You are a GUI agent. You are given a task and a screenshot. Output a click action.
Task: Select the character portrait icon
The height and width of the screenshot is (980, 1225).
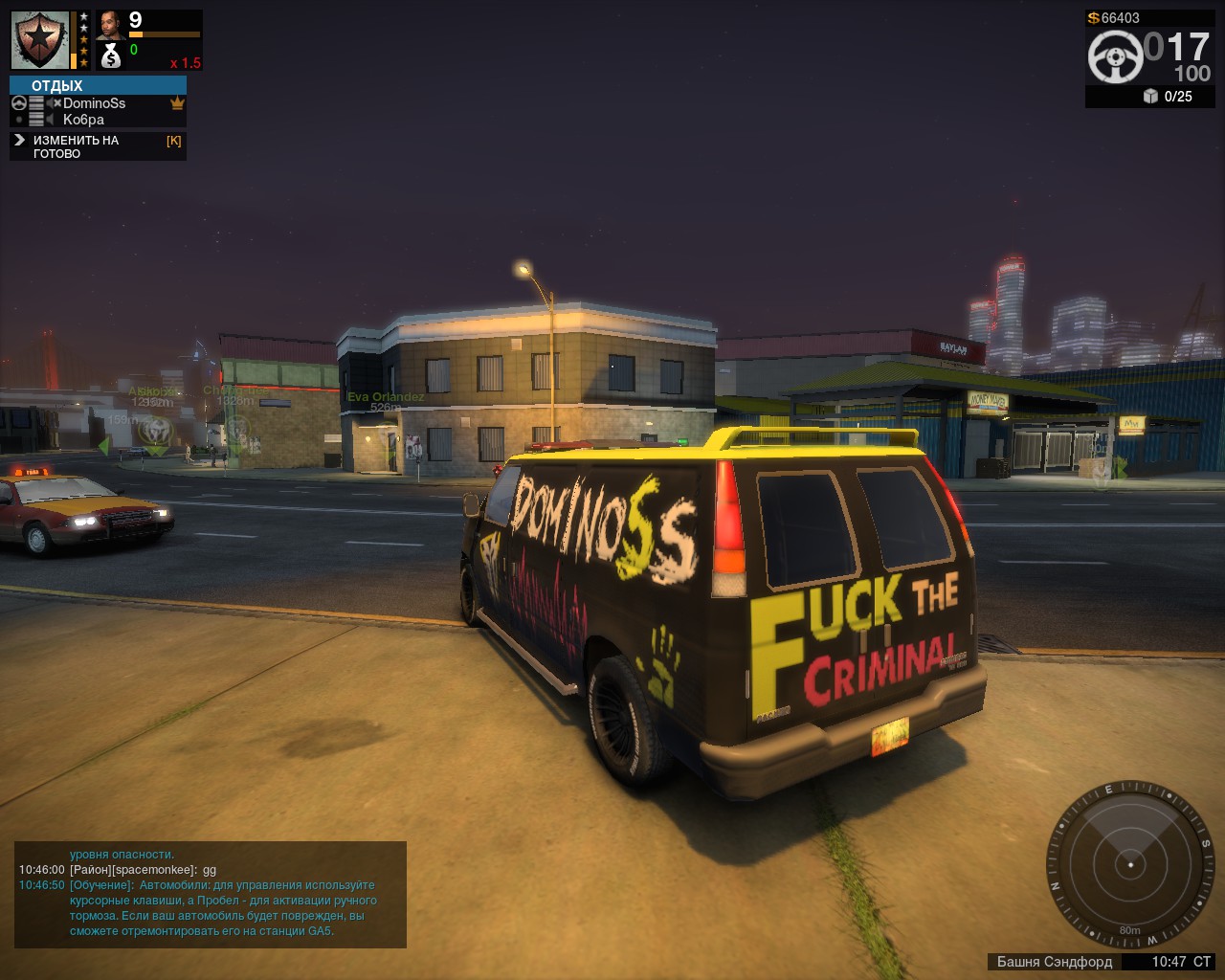click(x=111, y=23)
